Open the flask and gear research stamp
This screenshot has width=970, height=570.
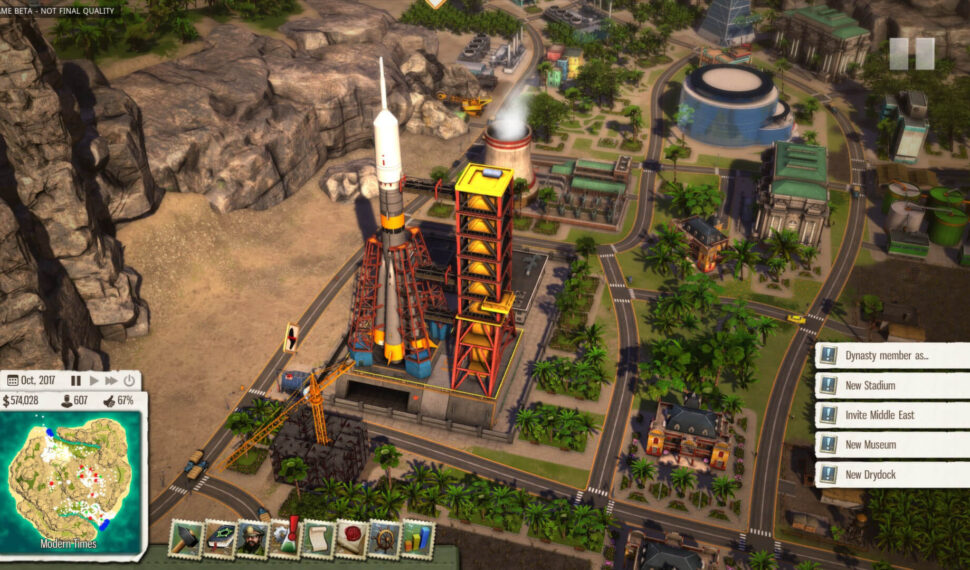tap(286, 539)
